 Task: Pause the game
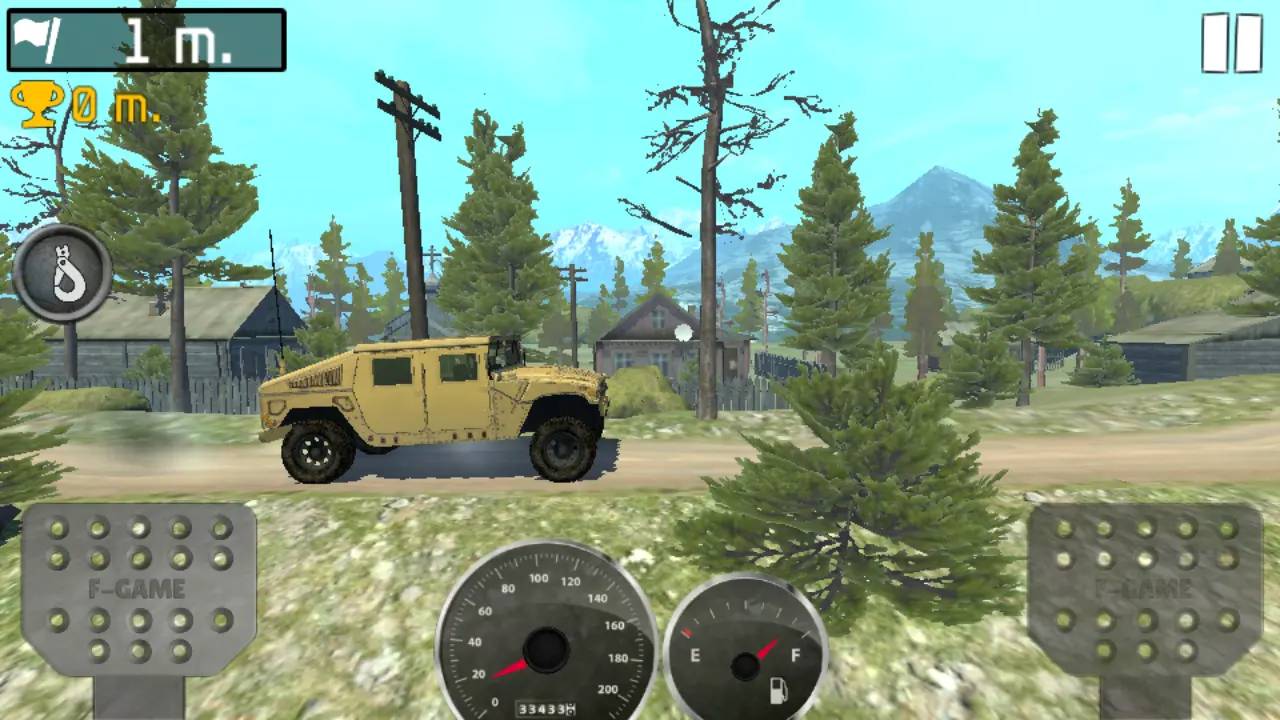point(1231,43)
